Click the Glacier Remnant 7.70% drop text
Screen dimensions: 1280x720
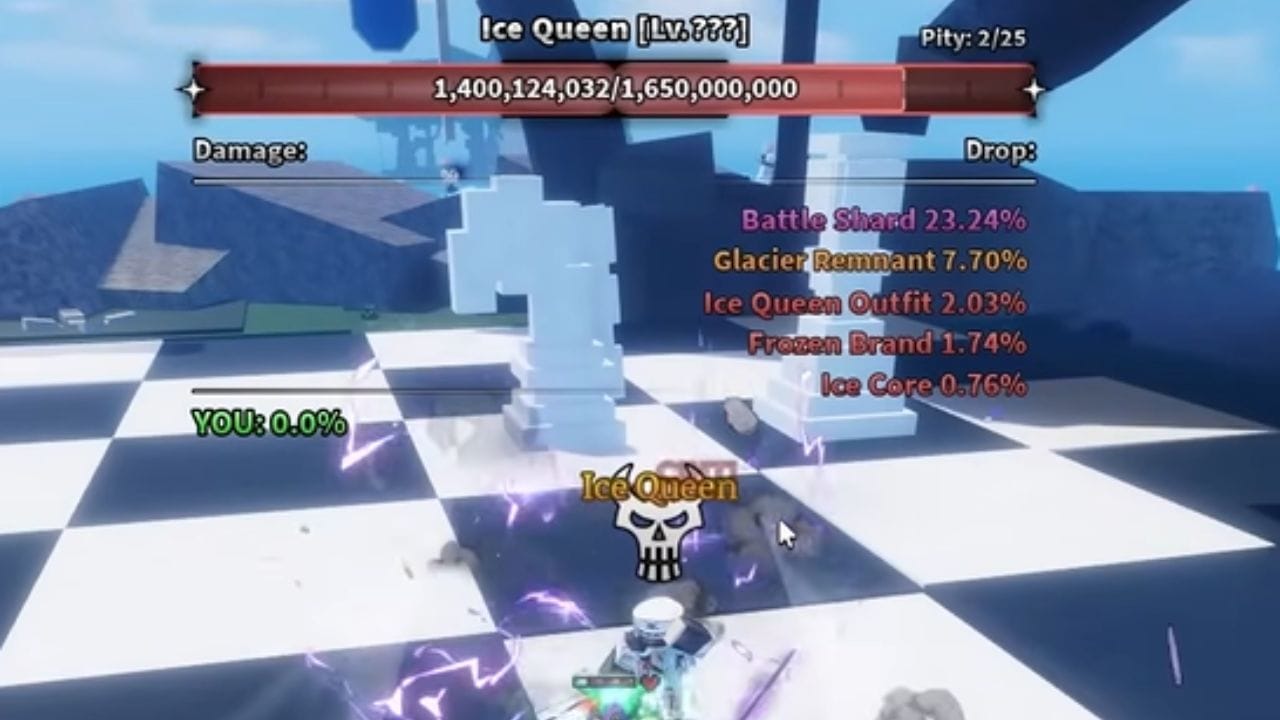pyautogui.click(x=870, y=261)
